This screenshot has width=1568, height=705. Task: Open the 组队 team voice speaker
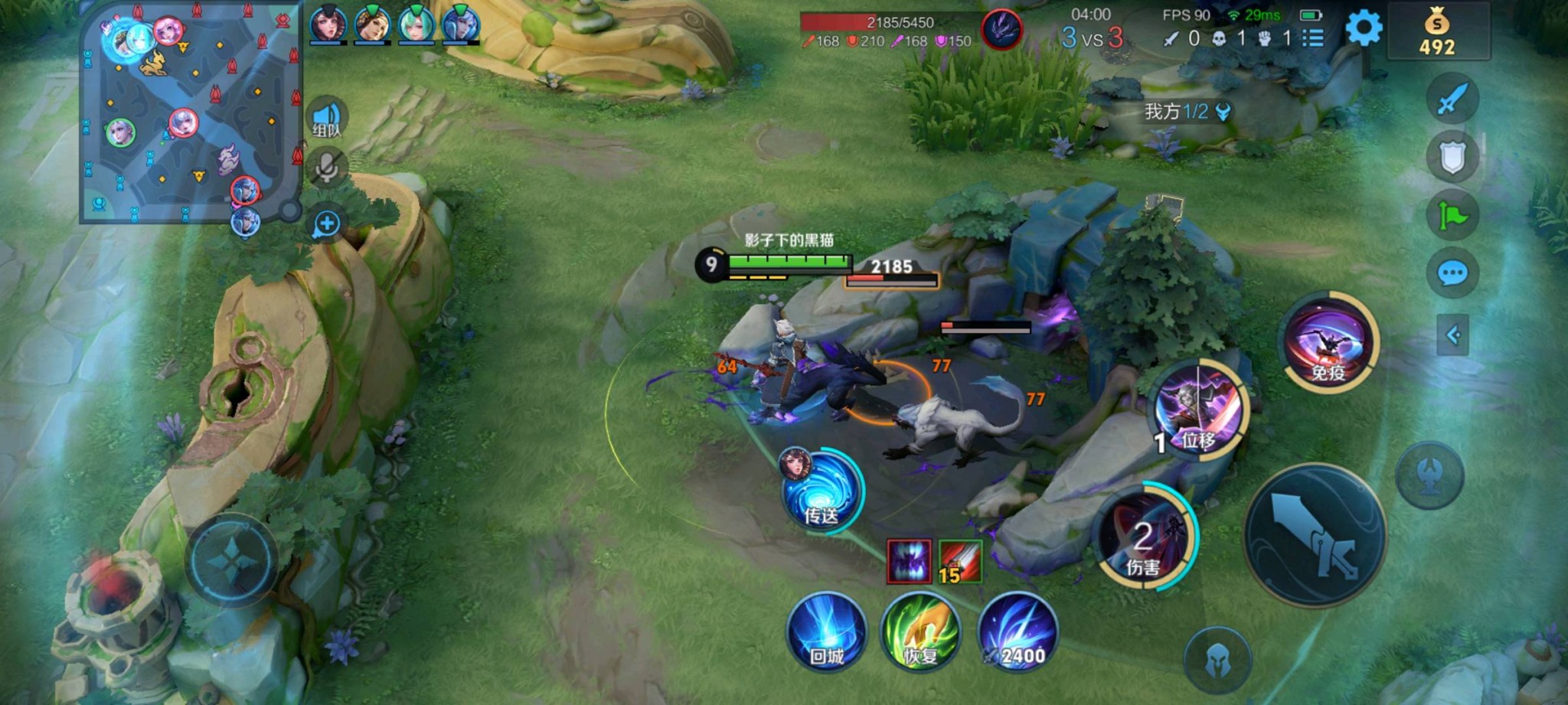(x=328, y=119)
